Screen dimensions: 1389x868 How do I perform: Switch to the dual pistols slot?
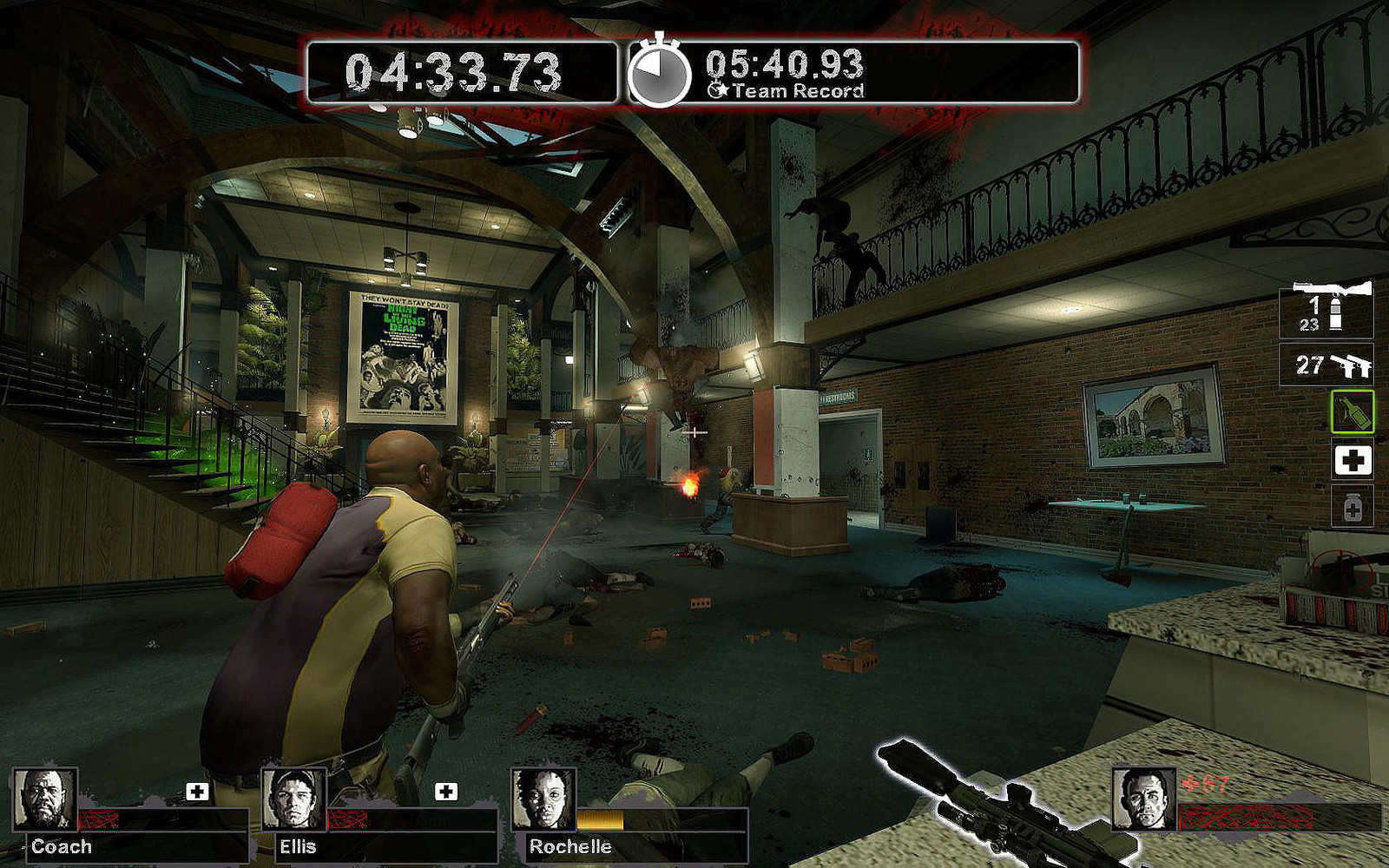pyautogui.click(x=1326, y=365)
